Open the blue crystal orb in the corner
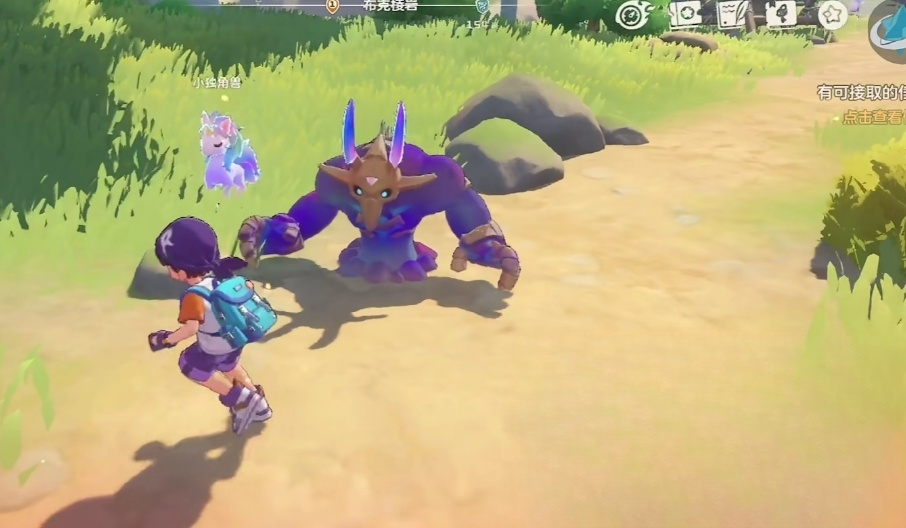 (x=888, y=30)
